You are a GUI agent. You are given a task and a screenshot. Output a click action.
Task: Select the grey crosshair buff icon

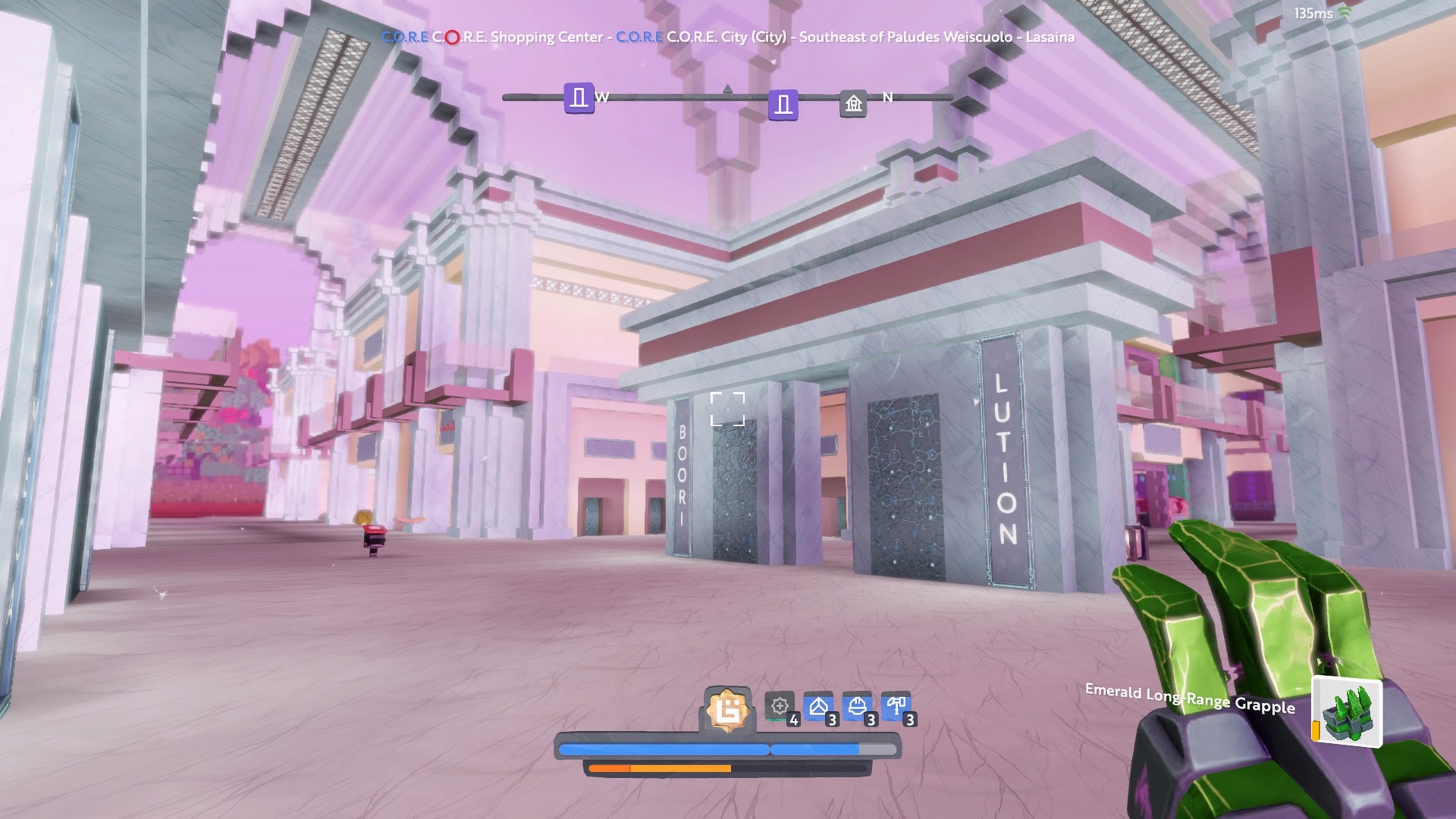tap(780, 707)
